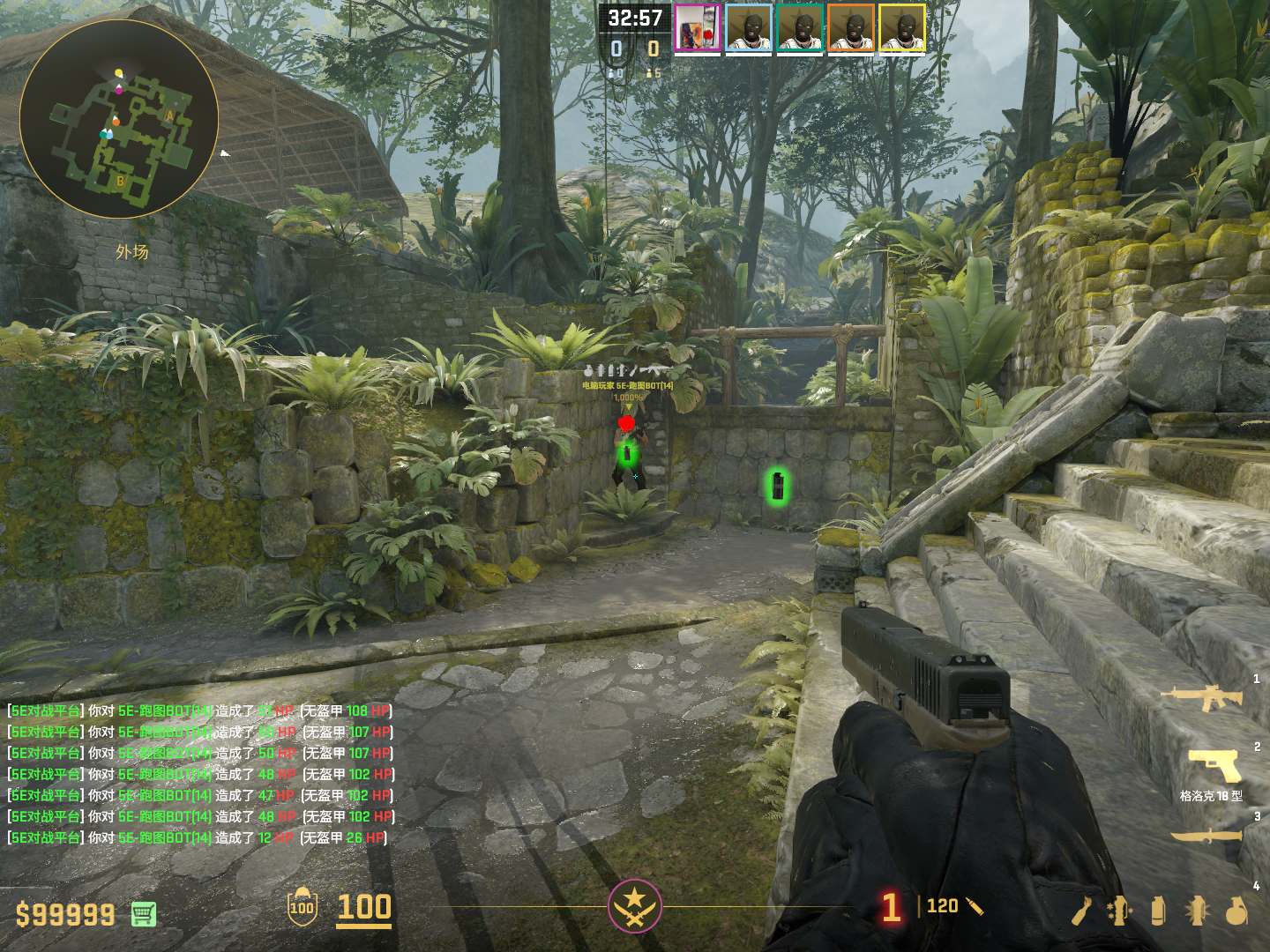
Task: Select the smoke grenade icon
Action: (x=1158, y=911)
